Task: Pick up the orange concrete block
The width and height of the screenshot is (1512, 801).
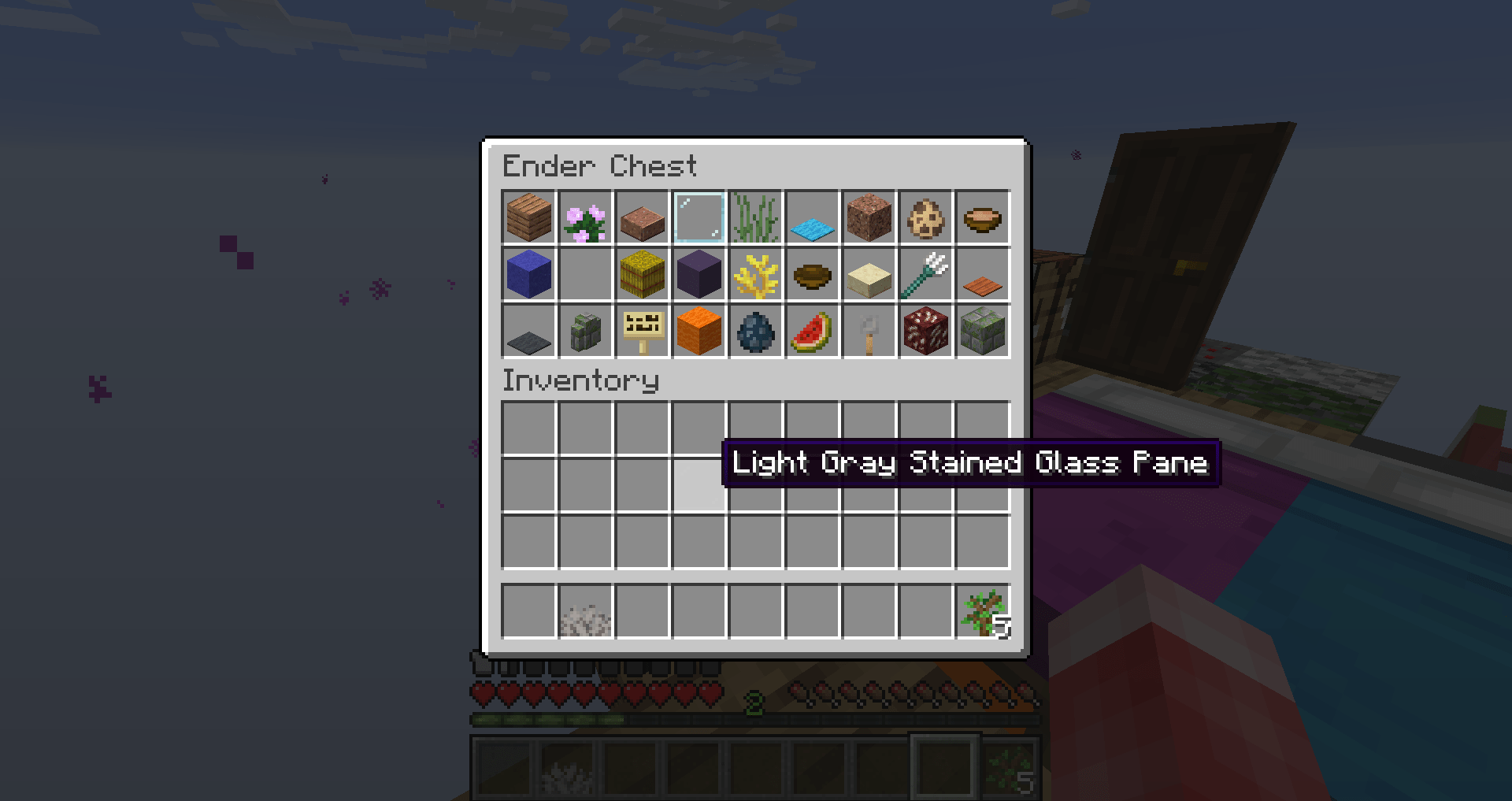Action: coord(699,332)
